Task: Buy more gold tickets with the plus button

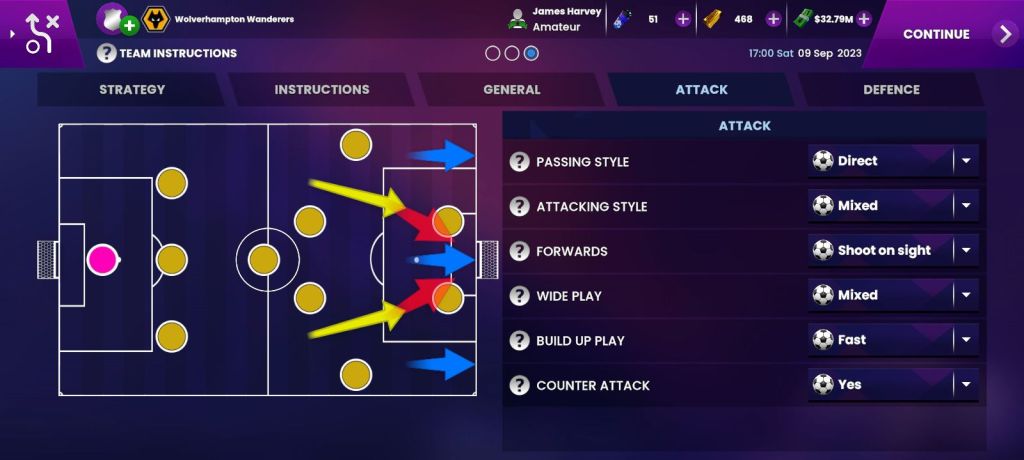Action: click(x=773, y=19)
